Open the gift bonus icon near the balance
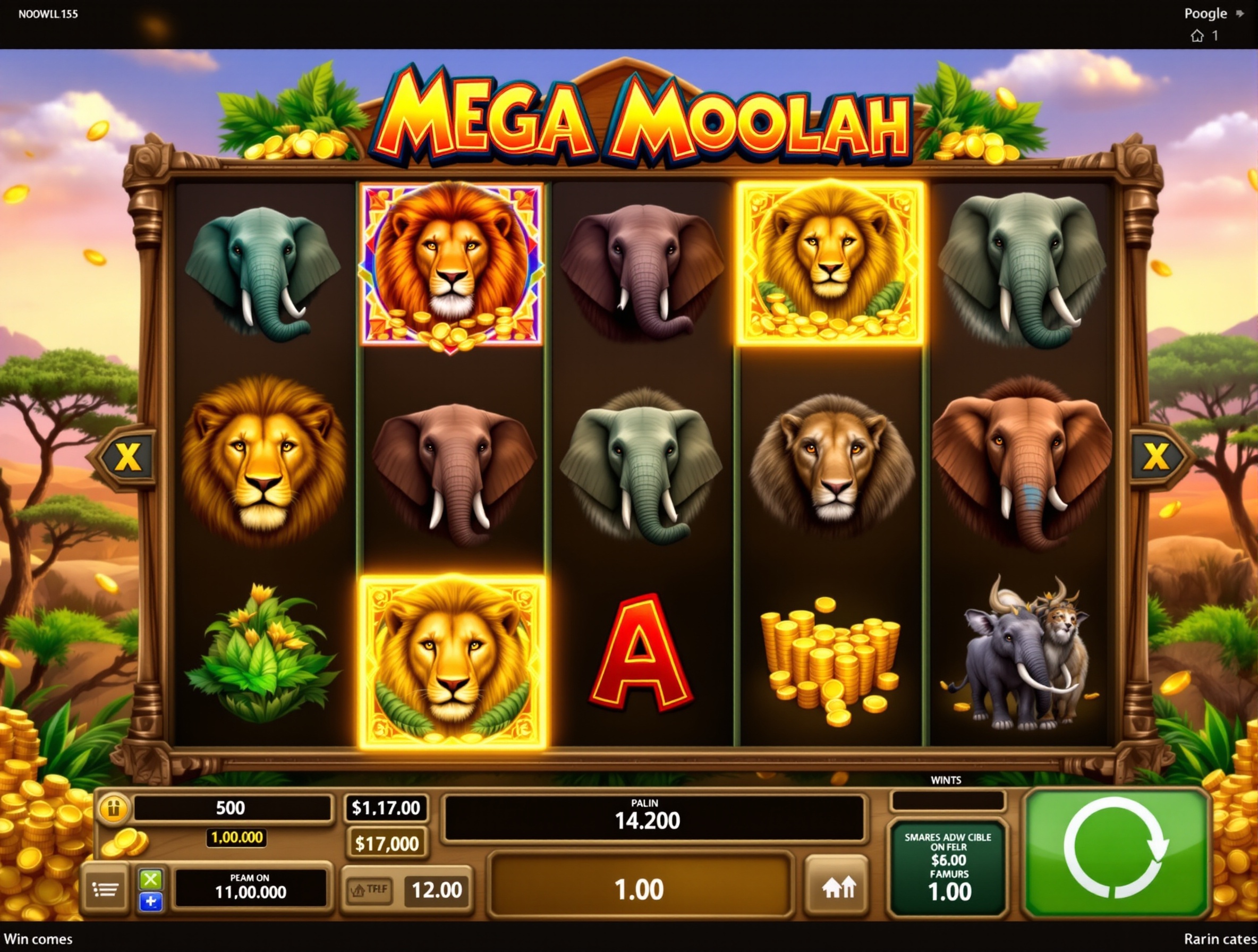1258x952 pixels. tap(113, 808)
